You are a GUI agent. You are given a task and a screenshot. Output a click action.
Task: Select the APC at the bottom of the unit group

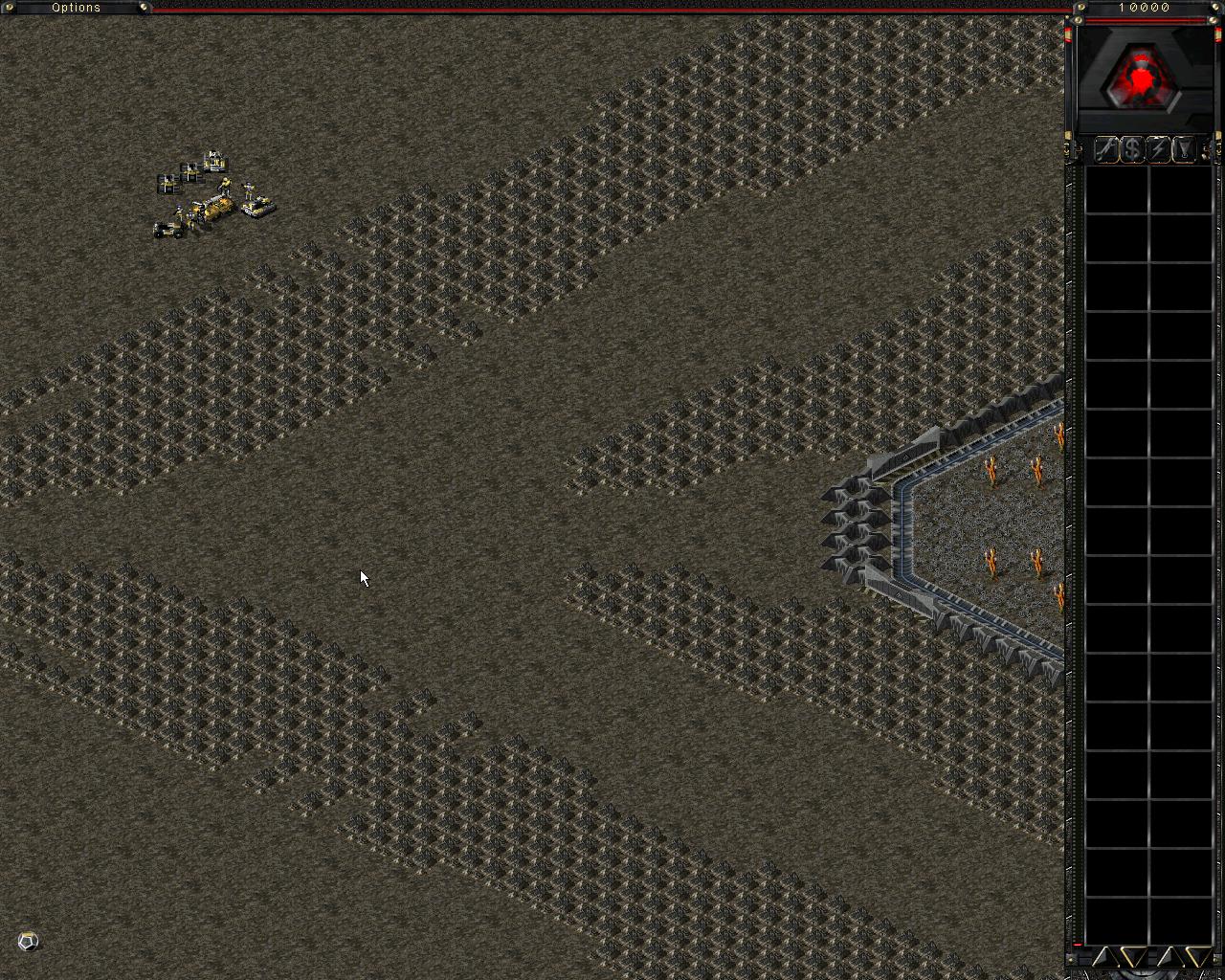point(167,230)
